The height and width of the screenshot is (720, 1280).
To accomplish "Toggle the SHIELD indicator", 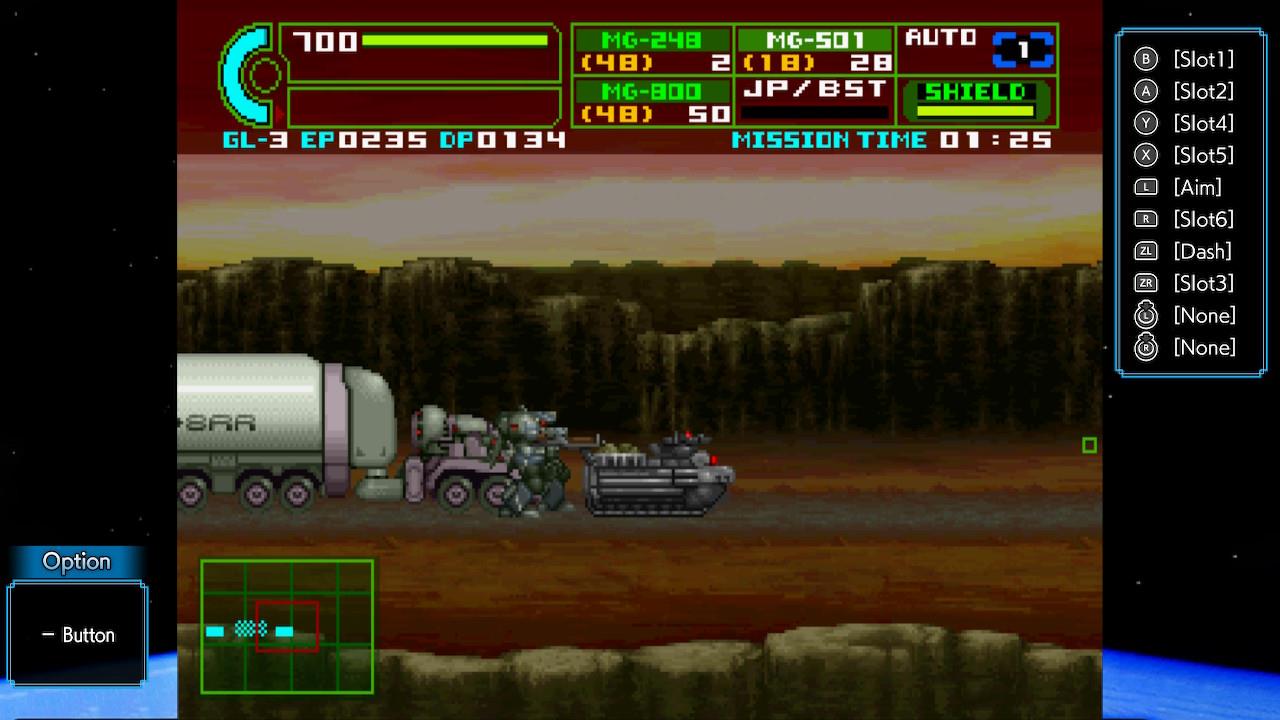I will click(x=976, y=100).
